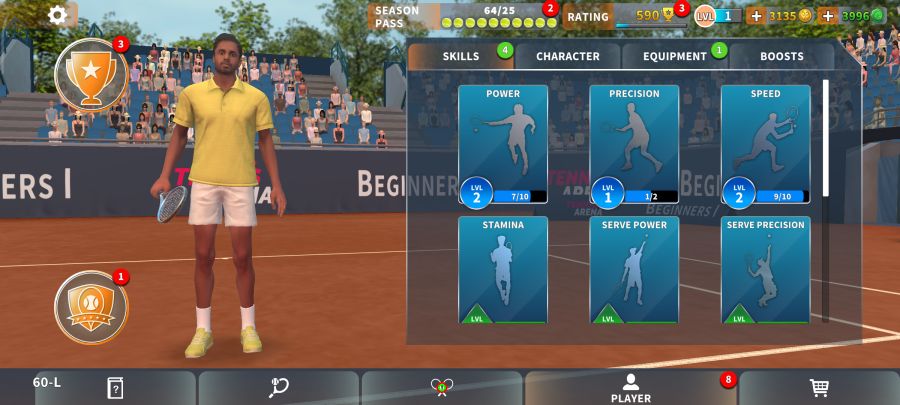Show the Boosts tab
Viewport: 900px width, 405px height.
pos(781,56)
